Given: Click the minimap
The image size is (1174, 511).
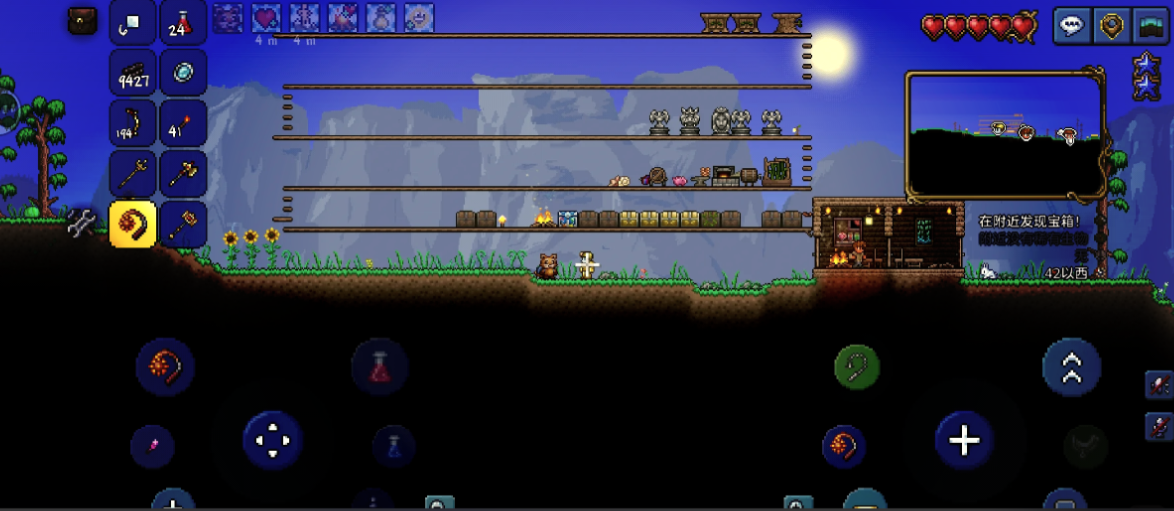Looking at the screenshot, I should click(1004, 134).
